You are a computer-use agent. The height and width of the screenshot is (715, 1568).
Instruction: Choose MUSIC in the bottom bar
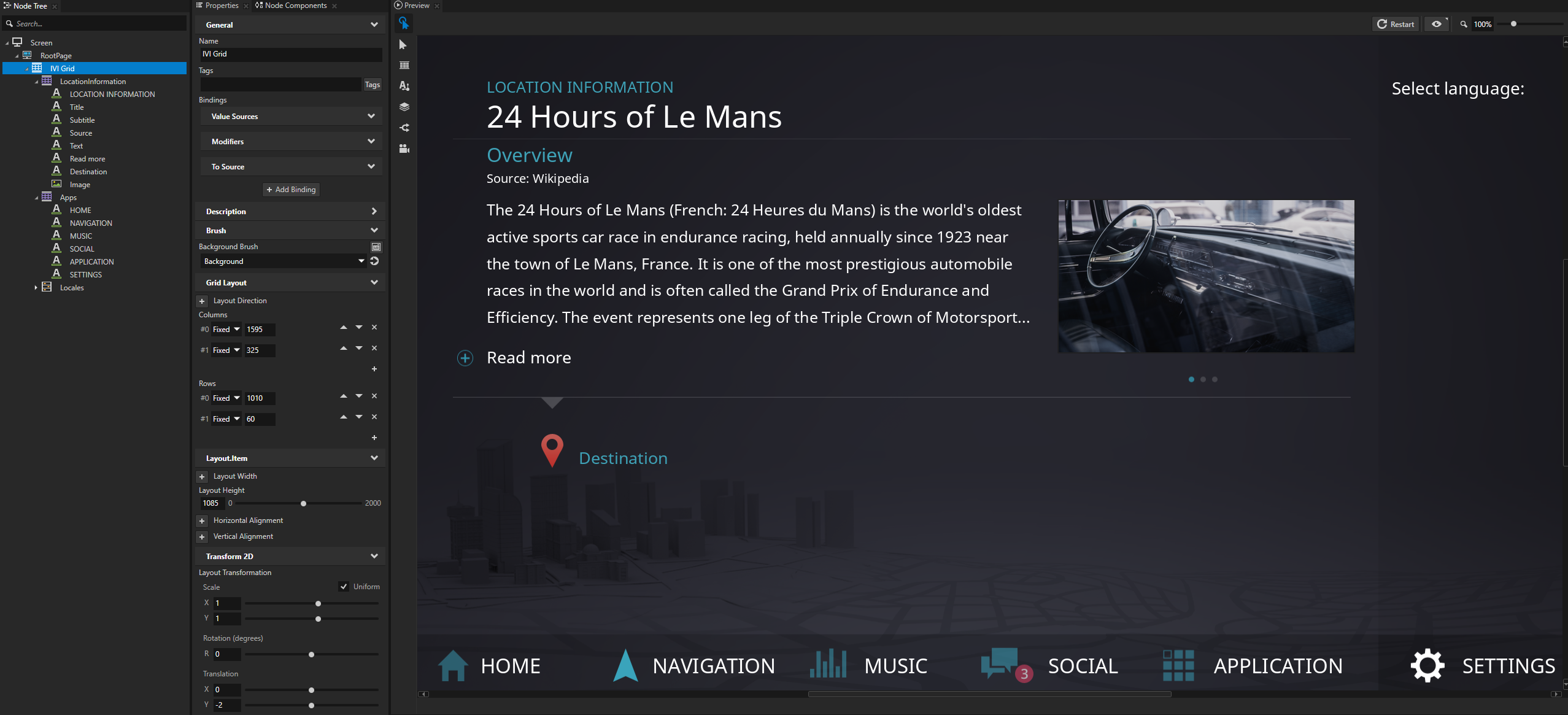868,665
